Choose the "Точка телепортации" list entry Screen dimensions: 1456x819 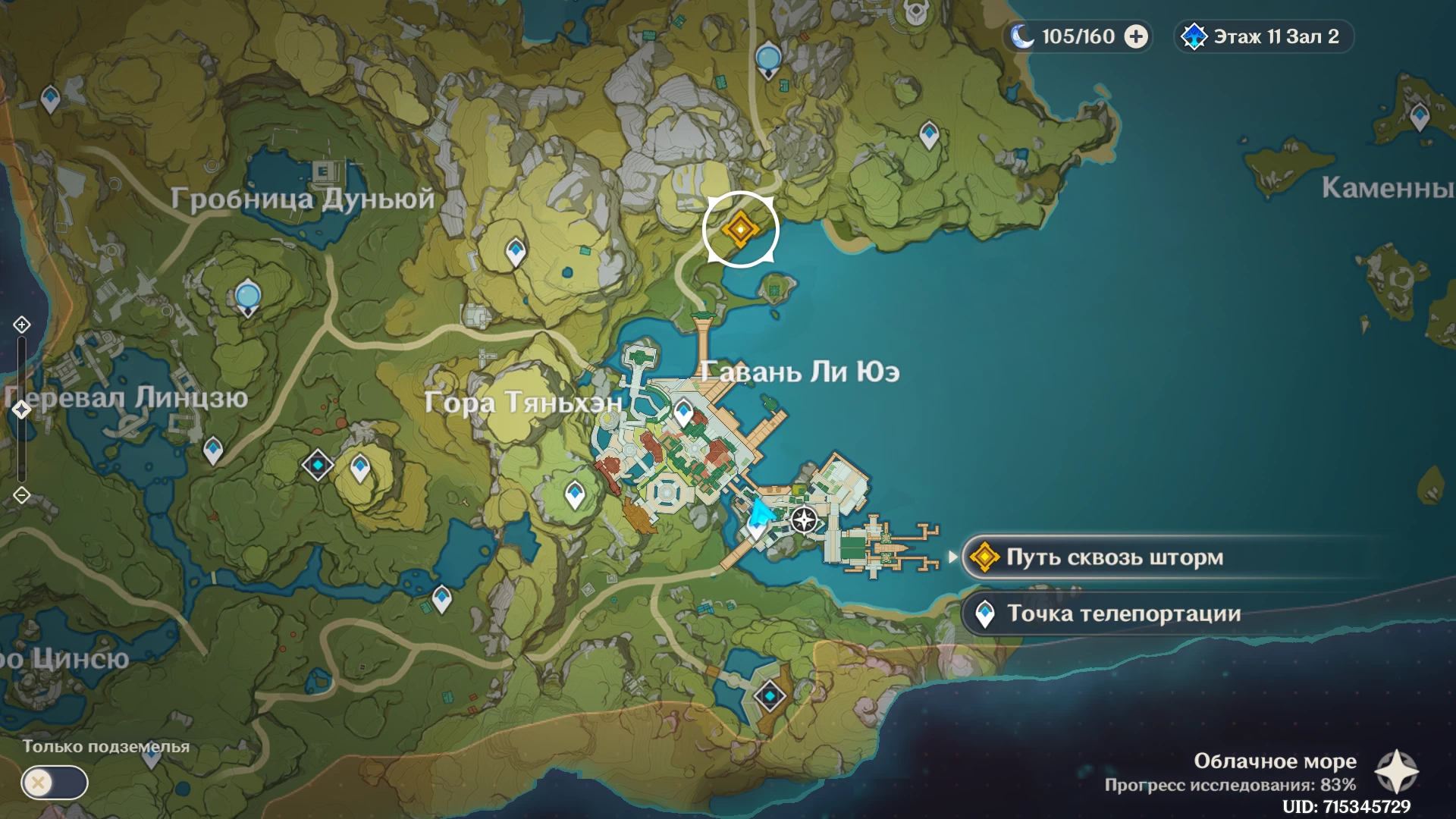coord(1122,613)
